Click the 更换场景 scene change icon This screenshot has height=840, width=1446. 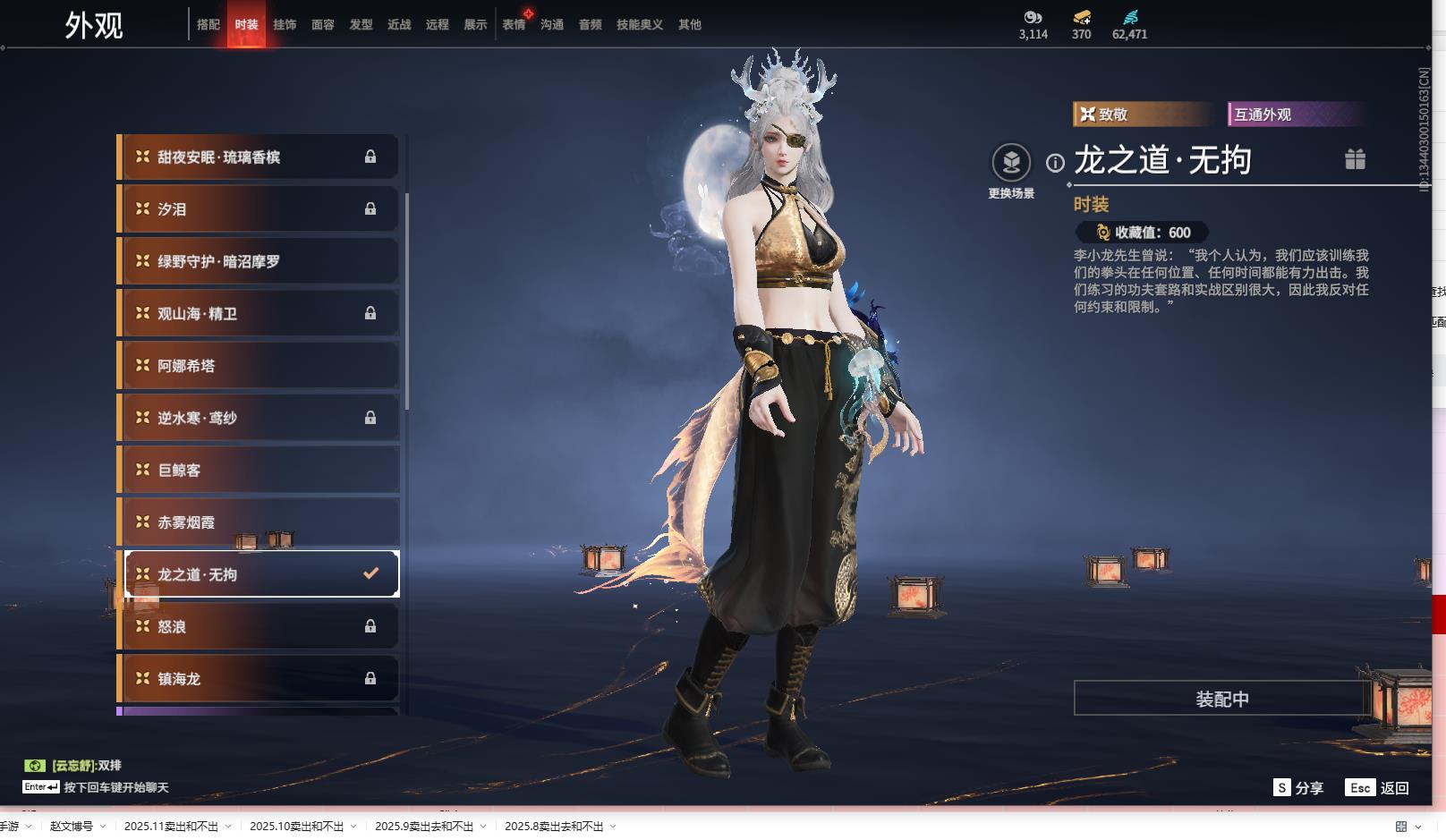1011,163
